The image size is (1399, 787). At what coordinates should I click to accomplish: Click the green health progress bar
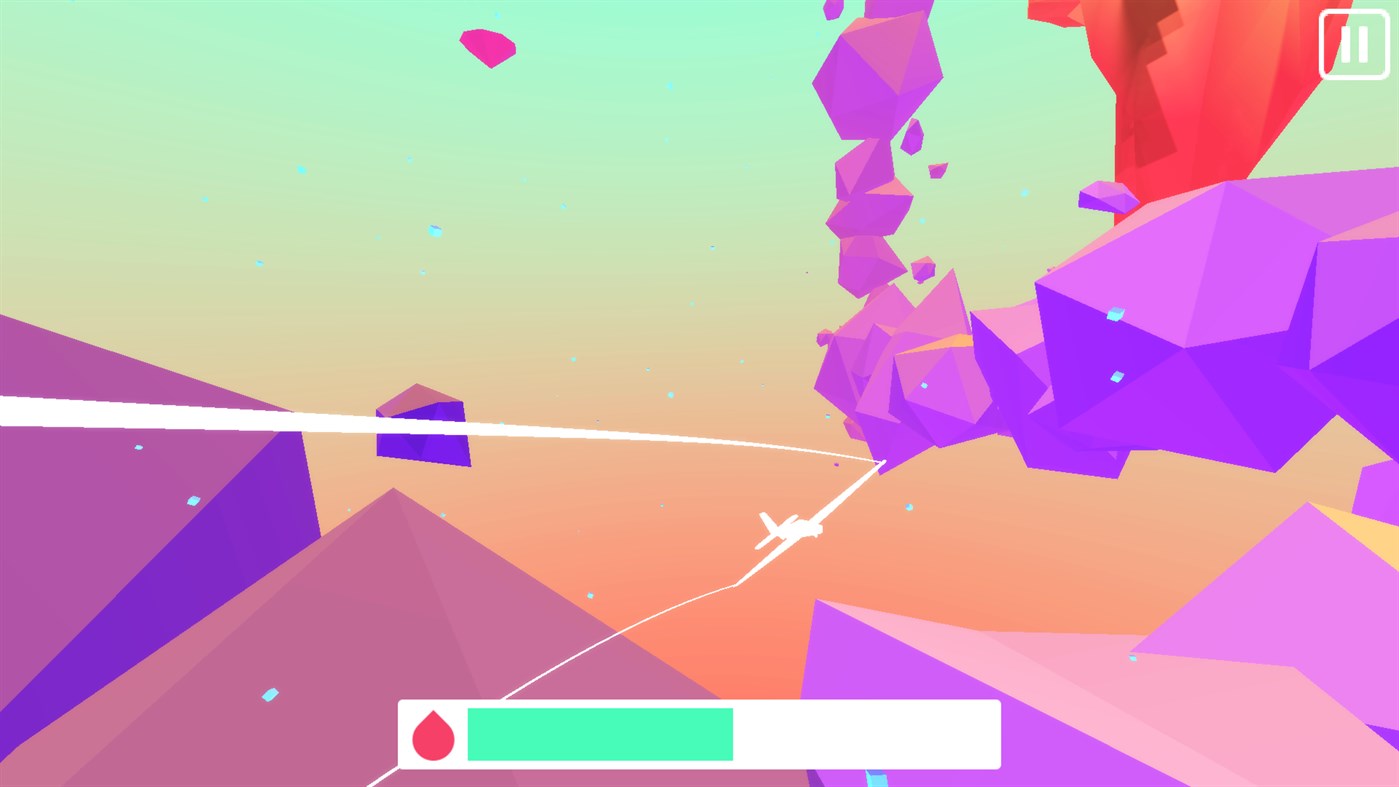(599, 733)
